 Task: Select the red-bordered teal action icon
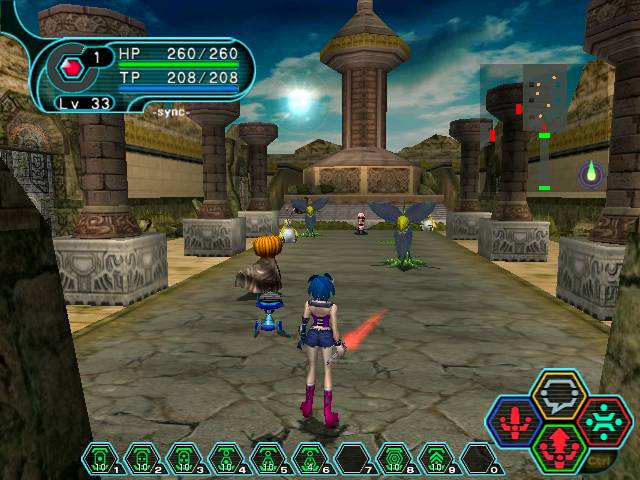tap(604, 421)
